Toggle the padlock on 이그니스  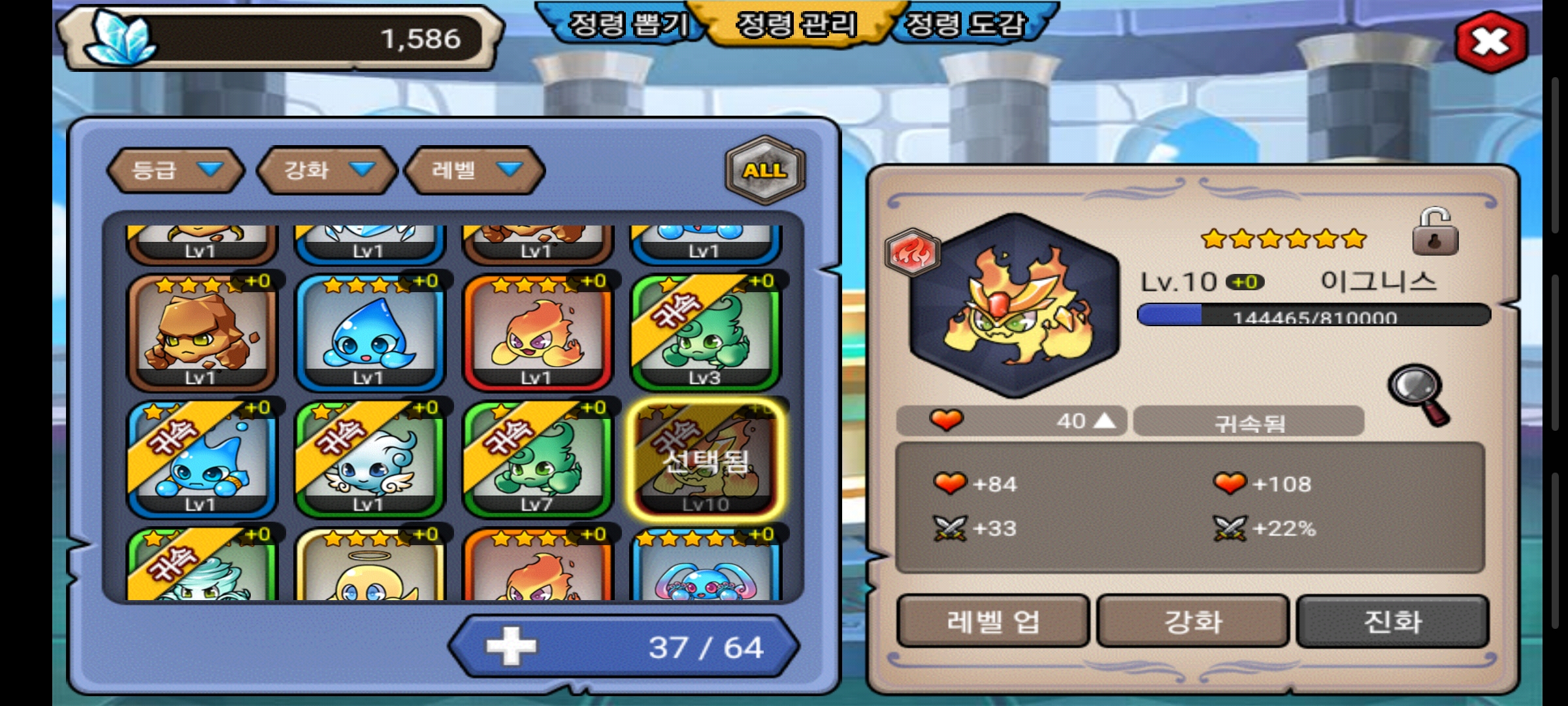(1435, 233)
